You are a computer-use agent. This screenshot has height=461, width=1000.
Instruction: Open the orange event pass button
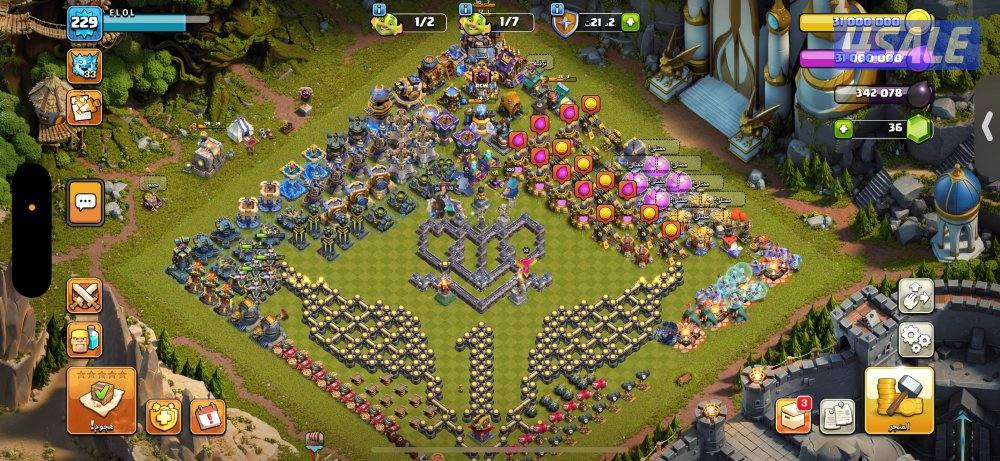85,107
